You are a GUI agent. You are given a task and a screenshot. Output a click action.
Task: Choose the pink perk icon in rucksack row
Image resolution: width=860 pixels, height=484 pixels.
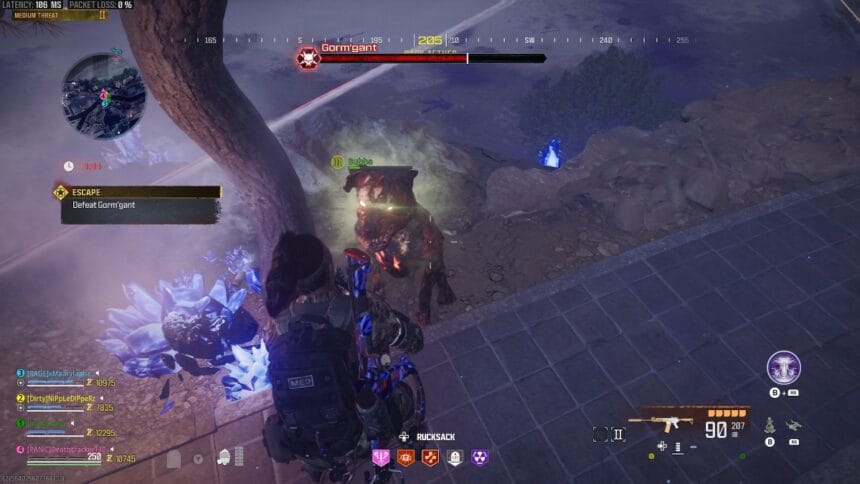pos(380,457)
